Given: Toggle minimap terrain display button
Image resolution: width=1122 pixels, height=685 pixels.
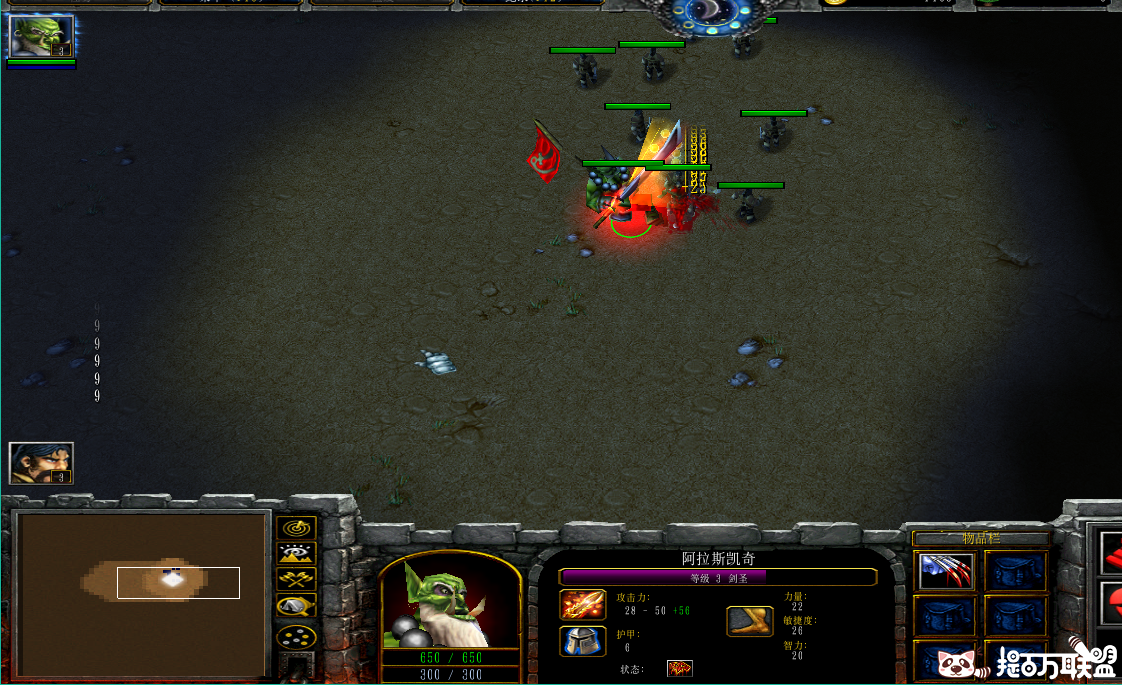Looking at the screenshot, I should (x=296, y=553).
